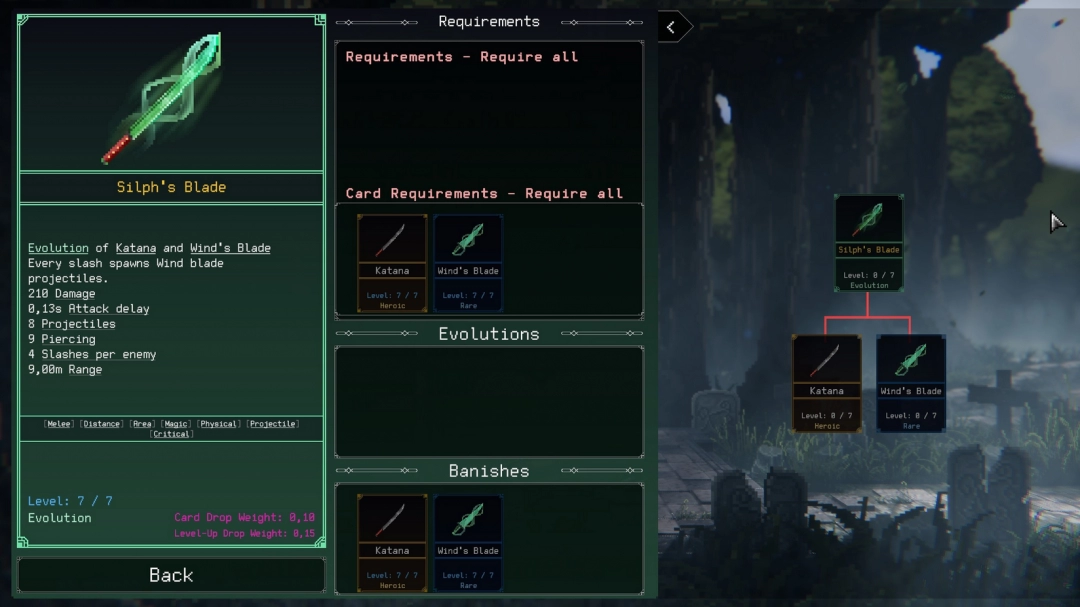The image size is (1080, 607).
Task: Select the Projectile tag
Action: tap(272, 424)
